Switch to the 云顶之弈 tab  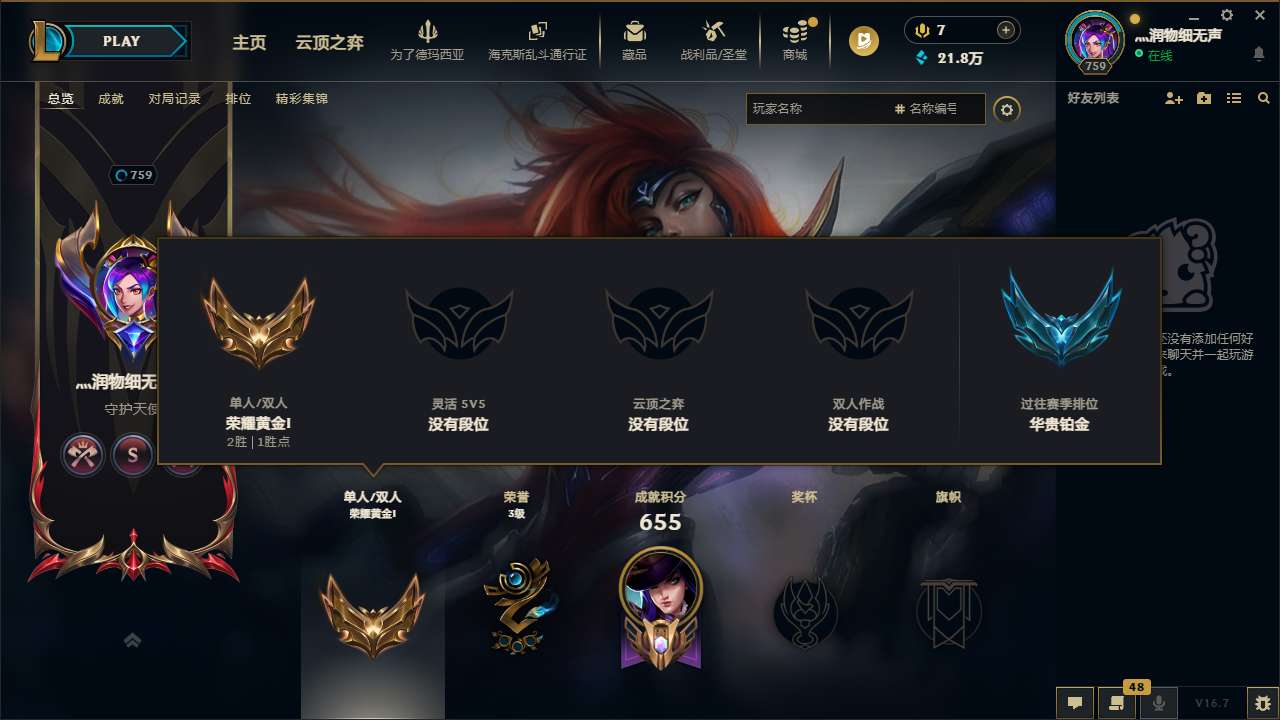click(328, 44)
